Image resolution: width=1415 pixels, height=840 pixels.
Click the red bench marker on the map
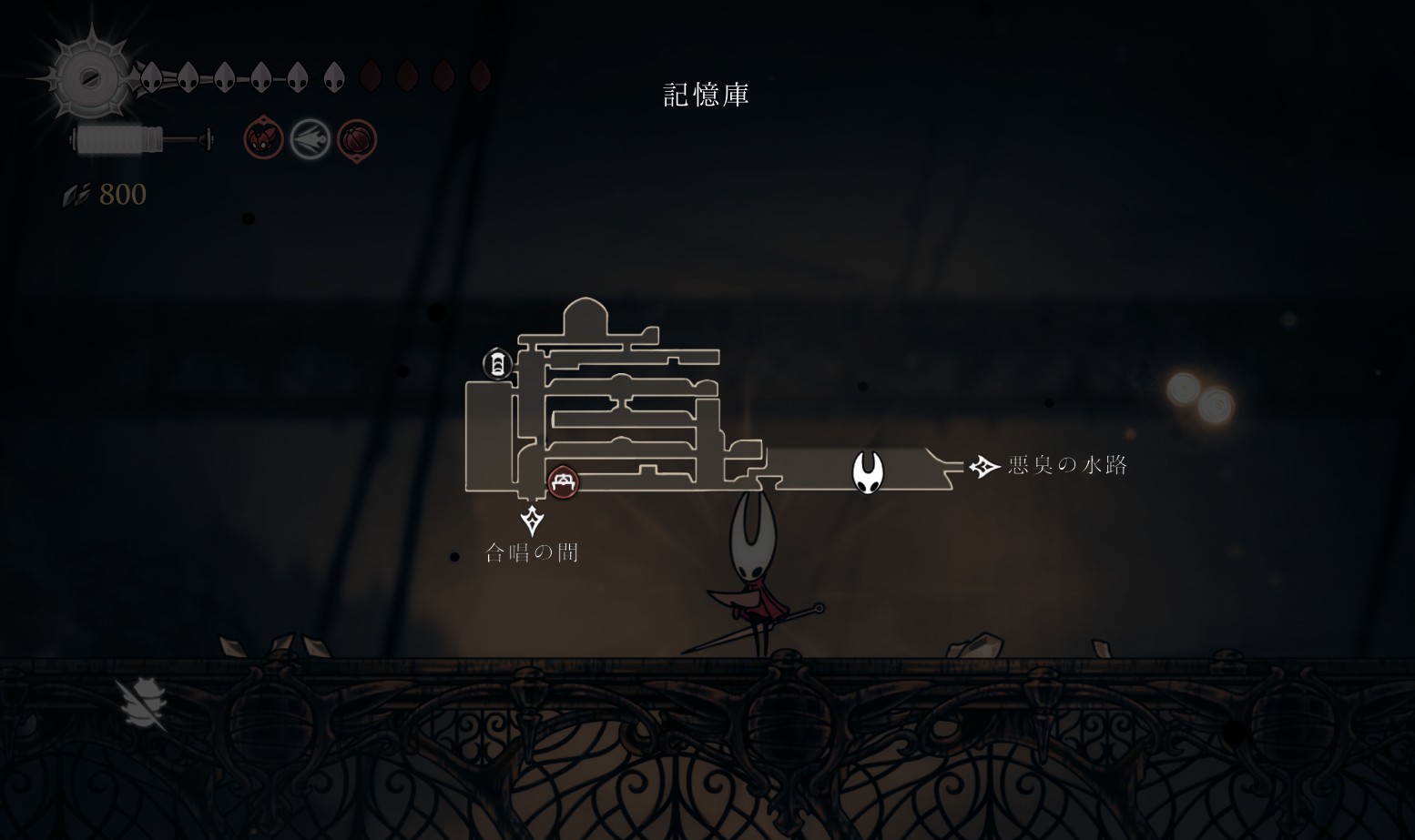[x=563, y=481]
